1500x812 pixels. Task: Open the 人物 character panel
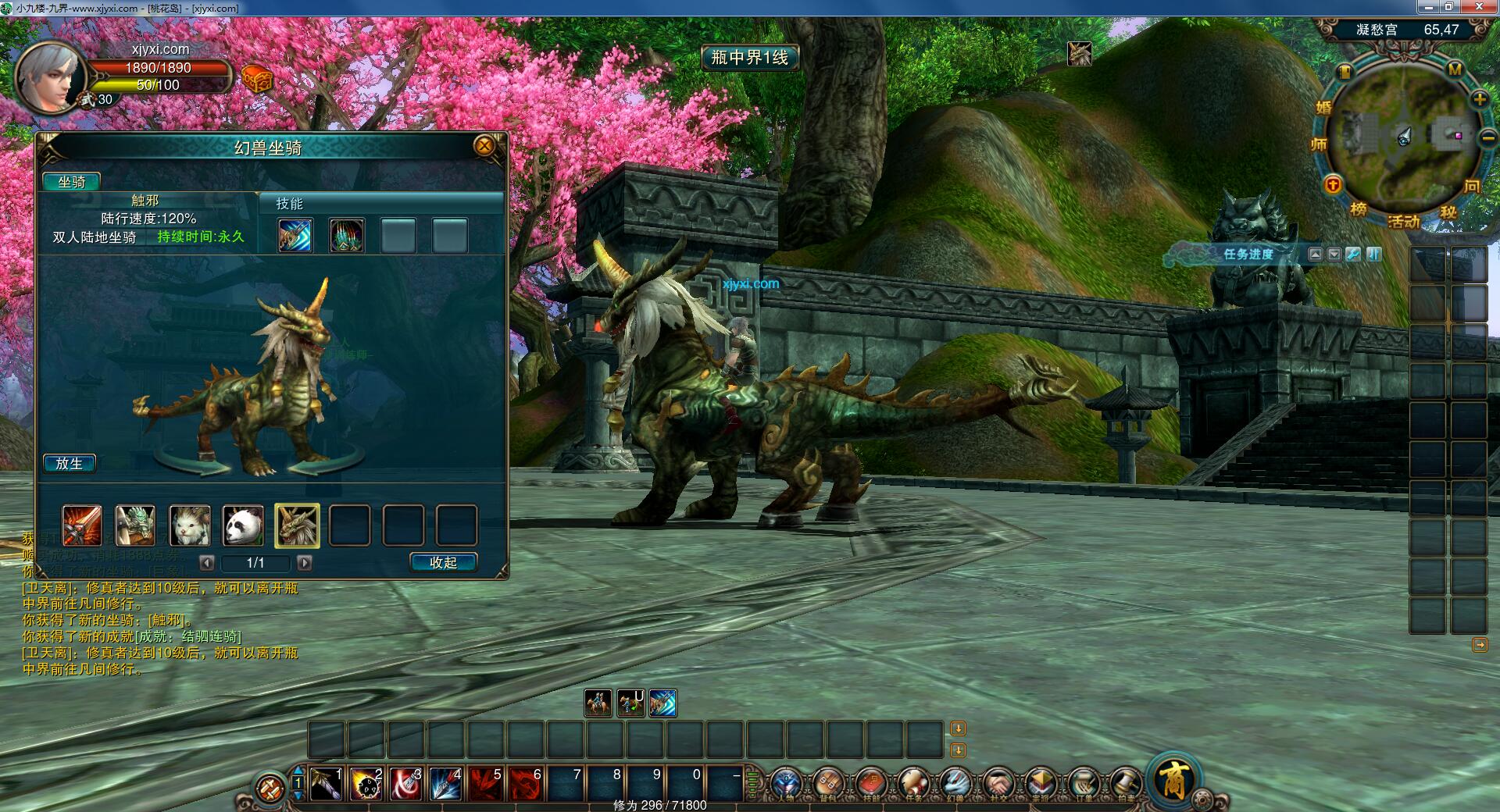point(787,783)
